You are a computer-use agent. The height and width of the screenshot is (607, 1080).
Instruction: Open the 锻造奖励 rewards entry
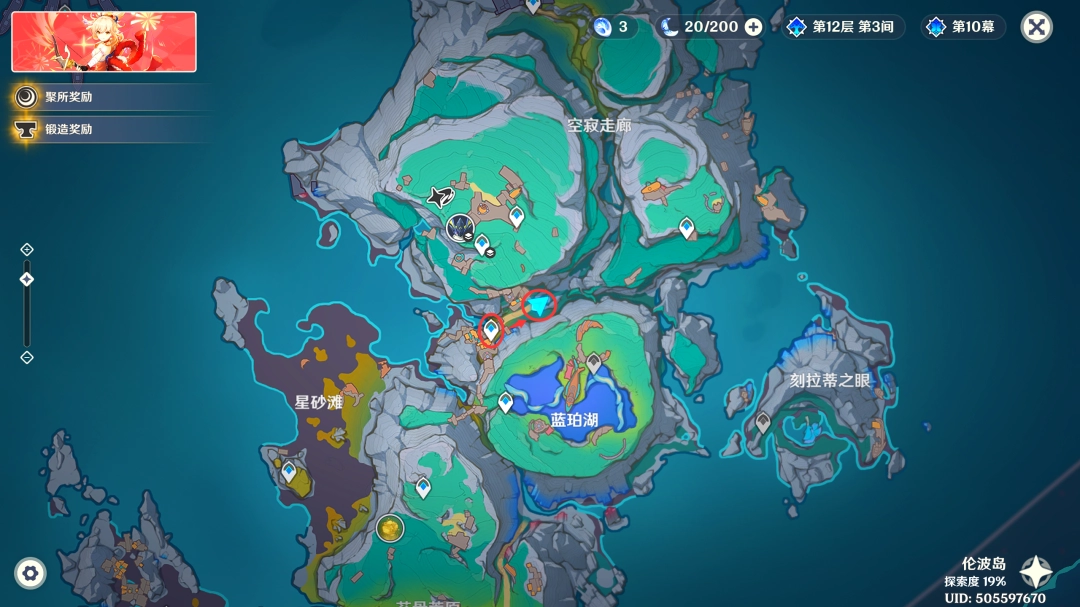pos(68,129)
